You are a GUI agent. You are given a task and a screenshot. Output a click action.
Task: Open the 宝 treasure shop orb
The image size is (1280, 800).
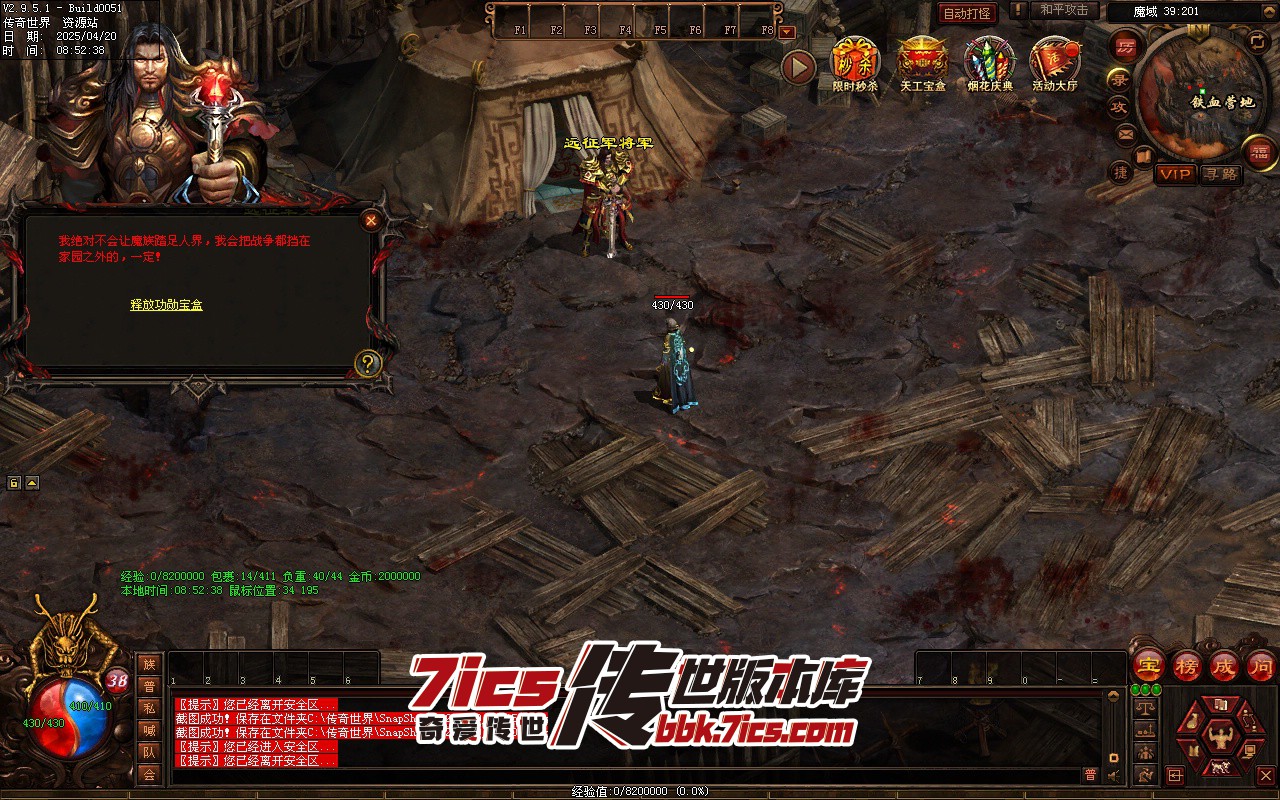(1149, 665)
